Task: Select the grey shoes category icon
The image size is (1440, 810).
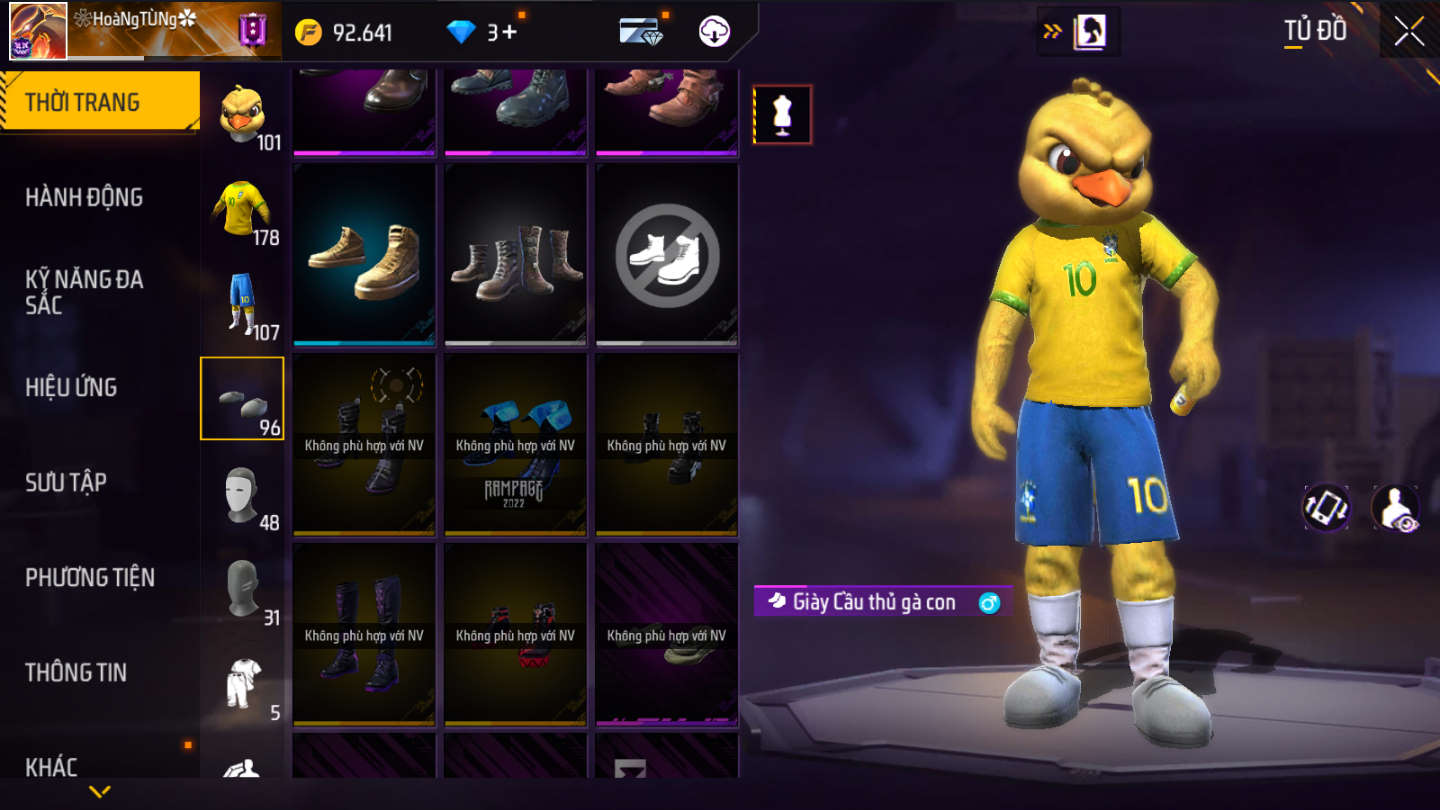Action: pyautogui.click(x=242, y=399)
